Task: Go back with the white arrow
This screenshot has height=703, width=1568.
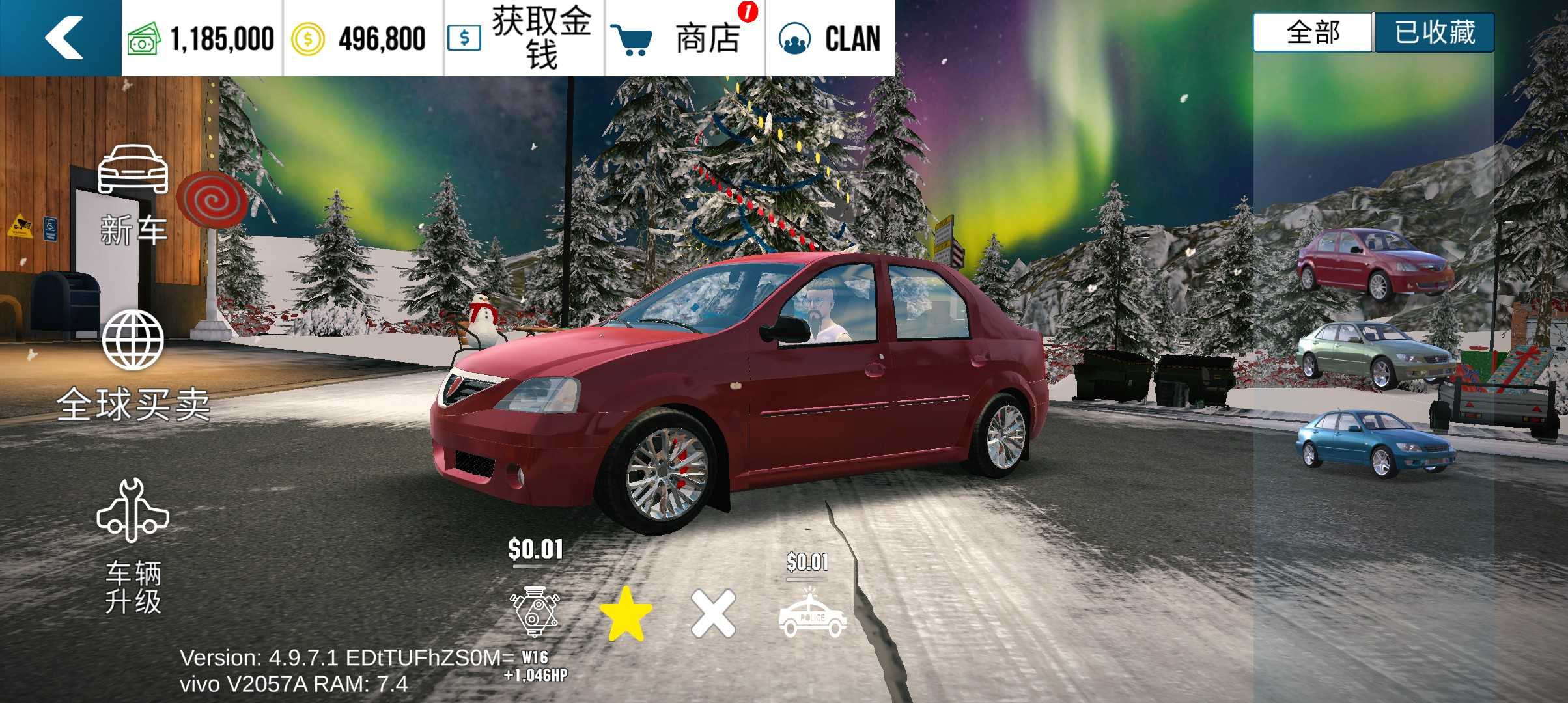Action: point(63,38)
